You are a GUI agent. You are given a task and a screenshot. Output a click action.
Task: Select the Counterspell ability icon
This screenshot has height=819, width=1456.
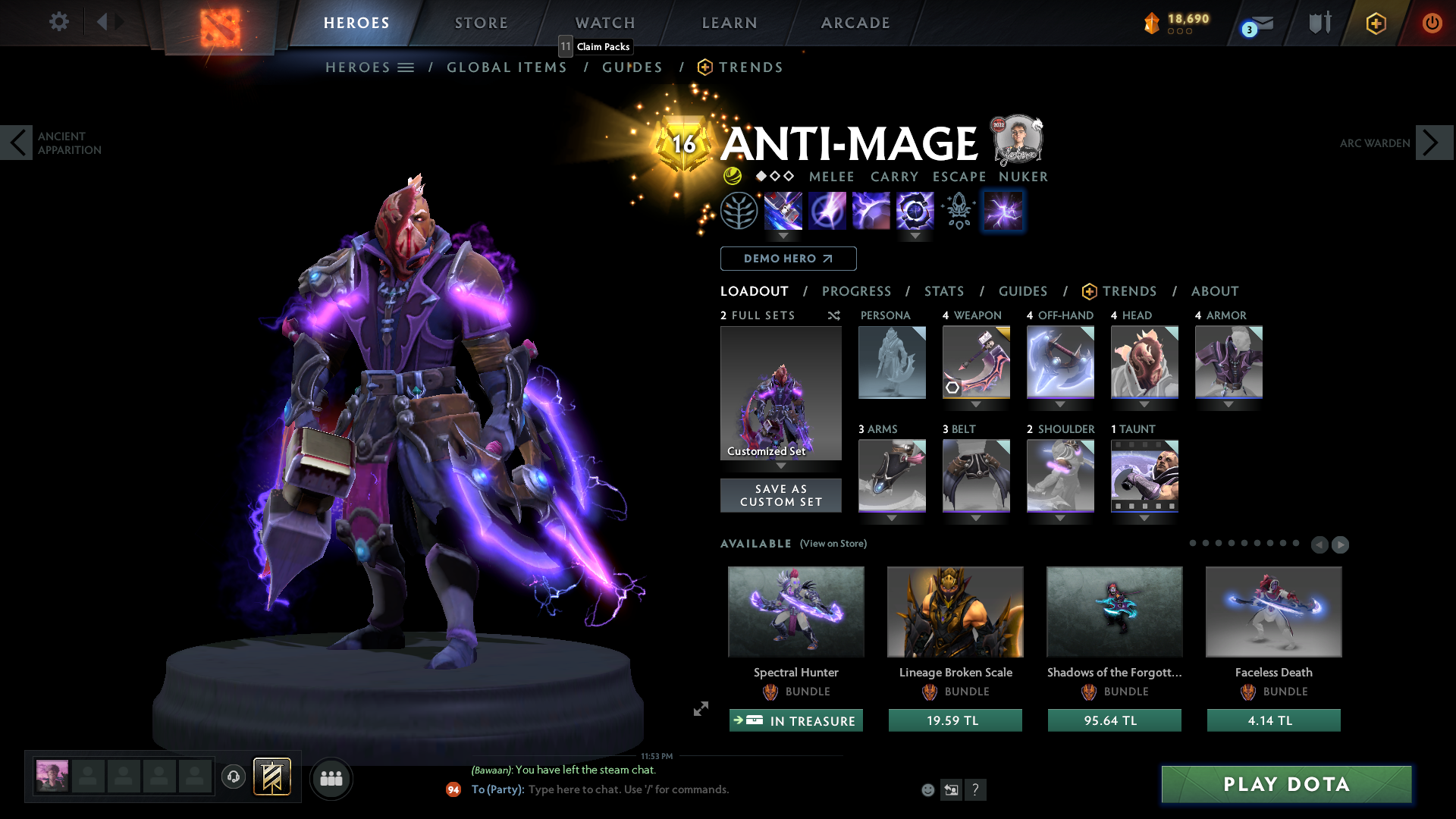coord(871,211)
